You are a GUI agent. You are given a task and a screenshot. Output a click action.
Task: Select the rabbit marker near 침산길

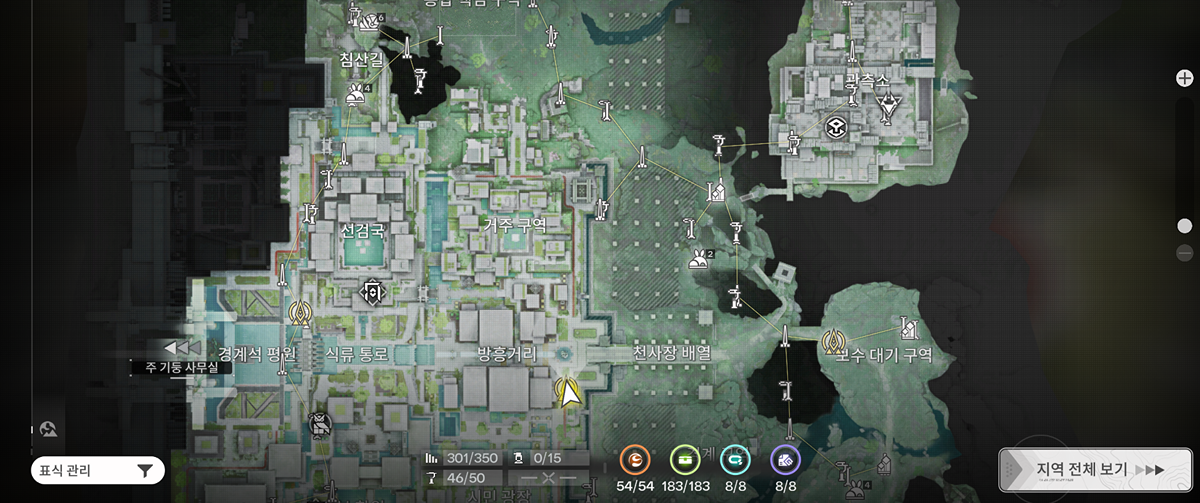354,95
